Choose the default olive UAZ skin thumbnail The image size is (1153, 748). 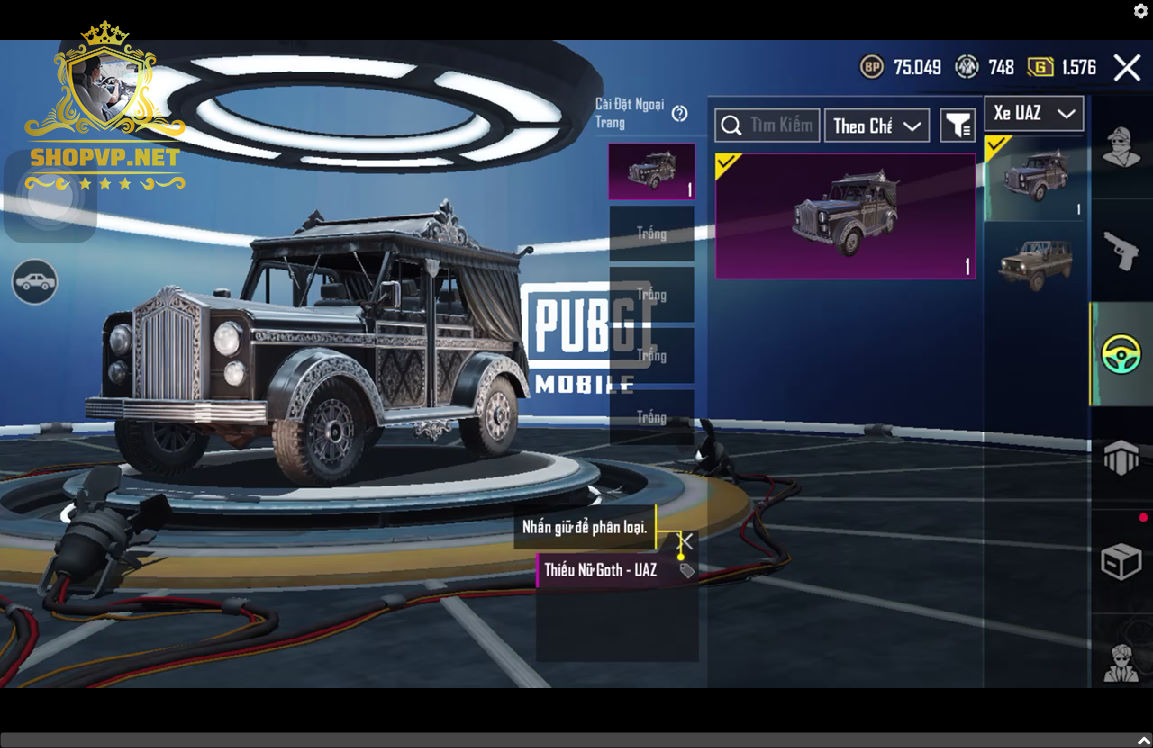1035,264
